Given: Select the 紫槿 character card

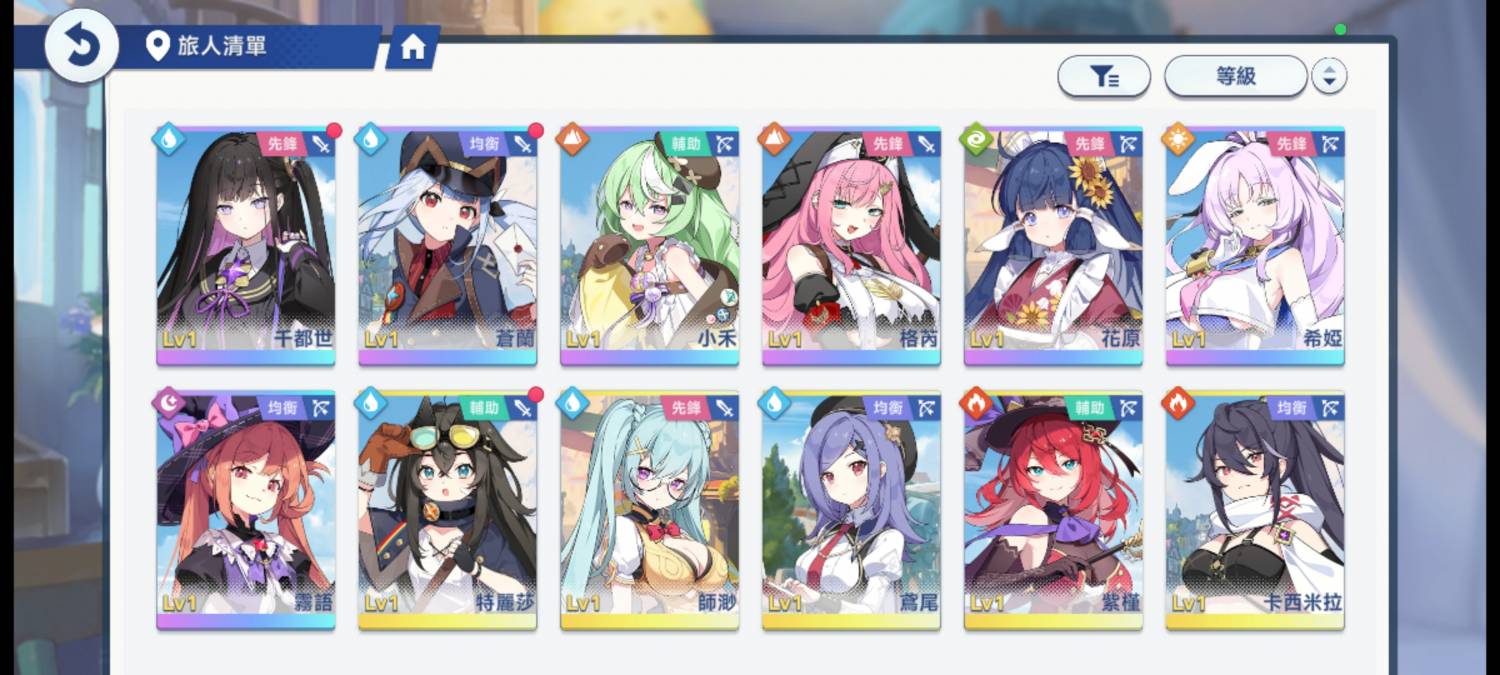Looking at the screenshot, I should (x=1053, y=510).
